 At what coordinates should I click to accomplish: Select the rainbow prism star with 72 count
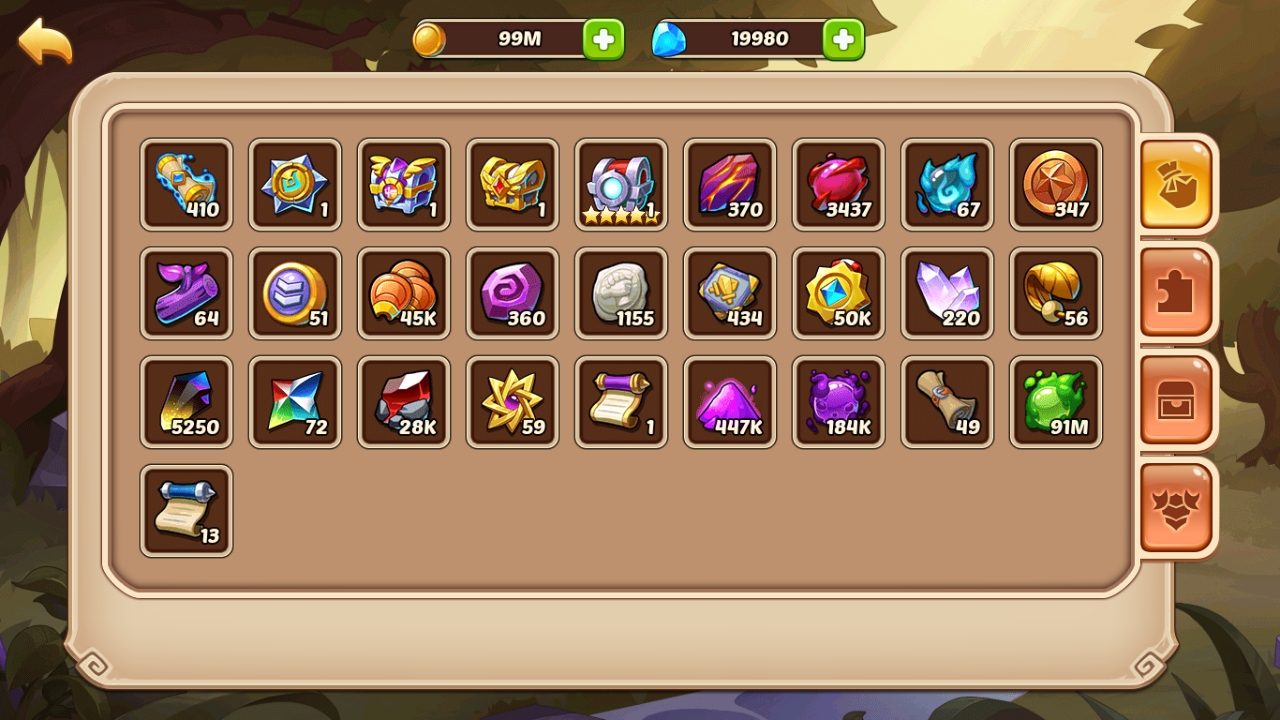click(x=295, y=402)
